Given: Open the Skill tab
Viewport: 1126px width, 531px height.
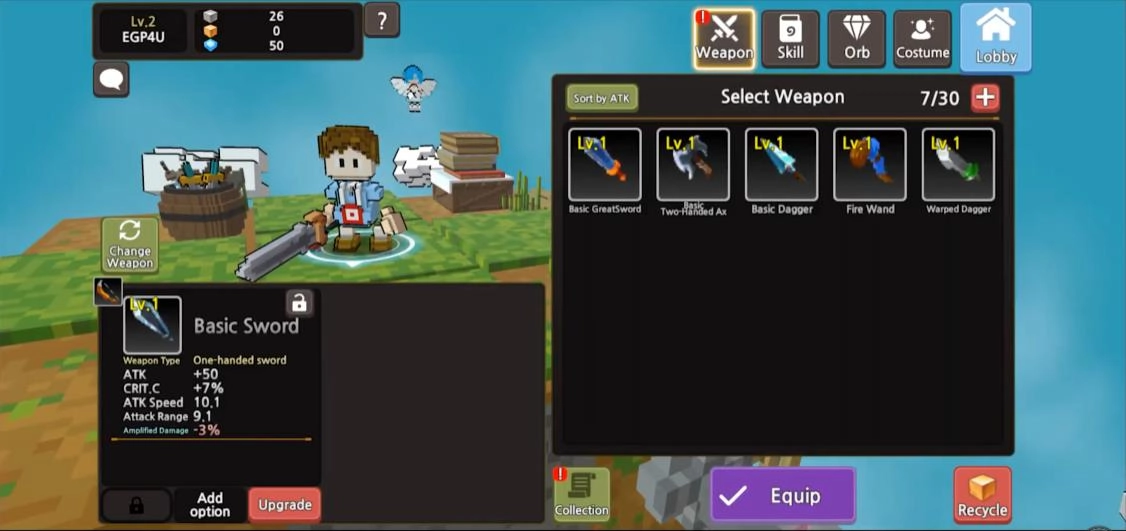Looking at the screenshot, I should coord(790,39).
